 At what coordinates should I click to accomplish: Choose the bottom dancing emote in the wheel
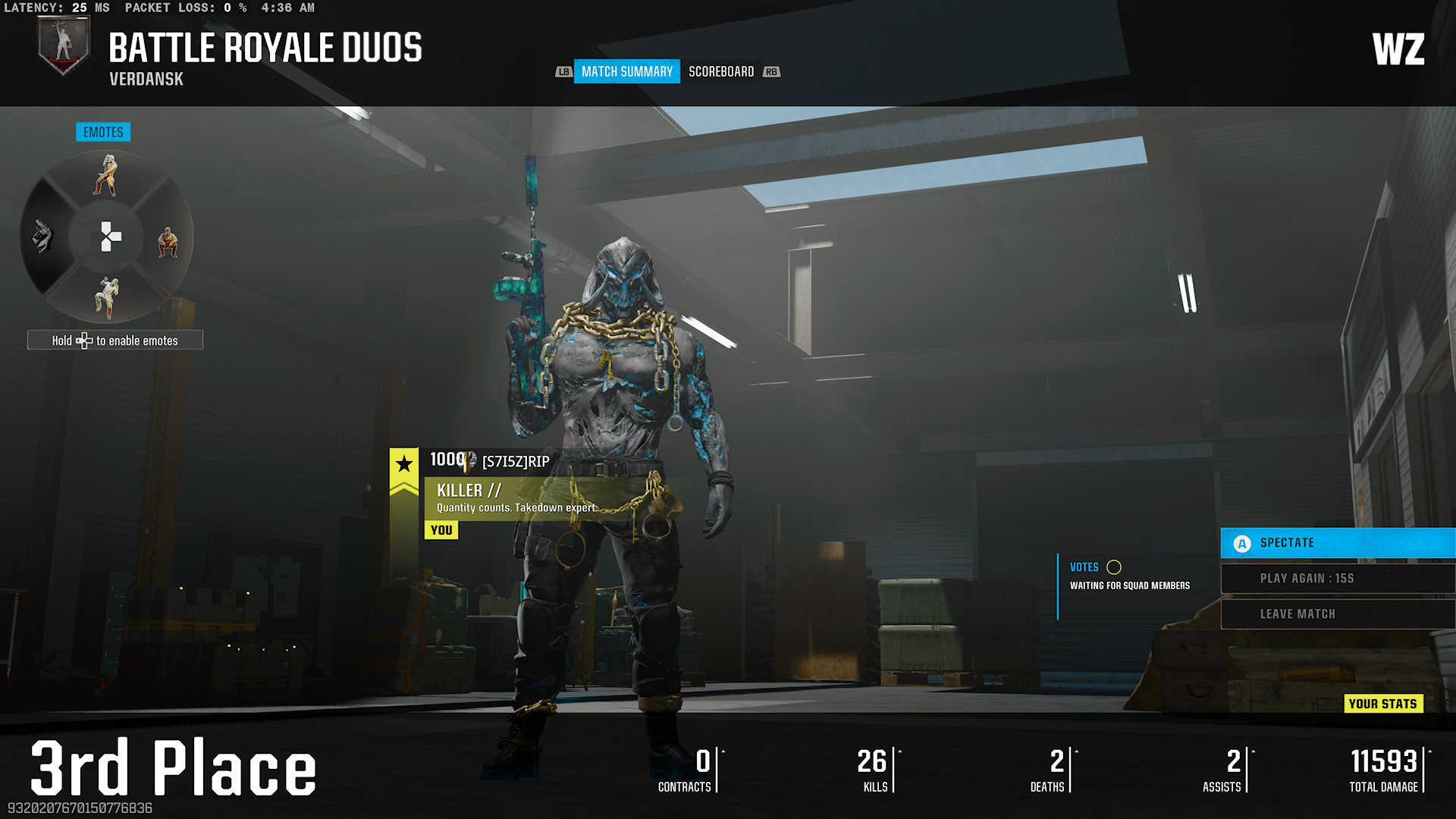point(106,297)
